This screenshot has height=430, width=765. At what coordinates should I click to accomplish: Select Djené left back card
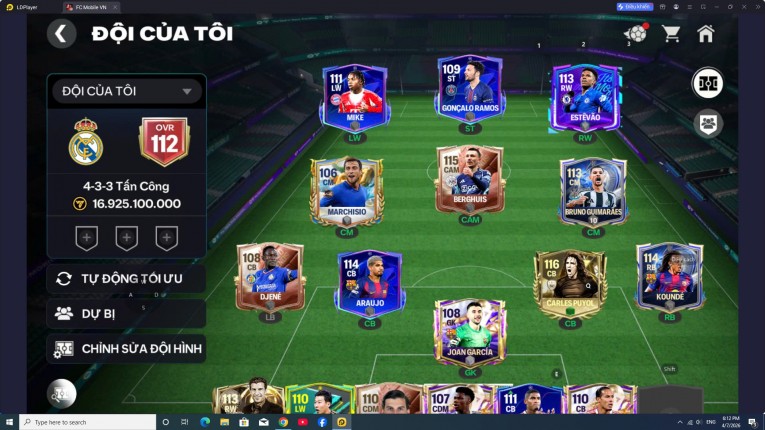269,276
